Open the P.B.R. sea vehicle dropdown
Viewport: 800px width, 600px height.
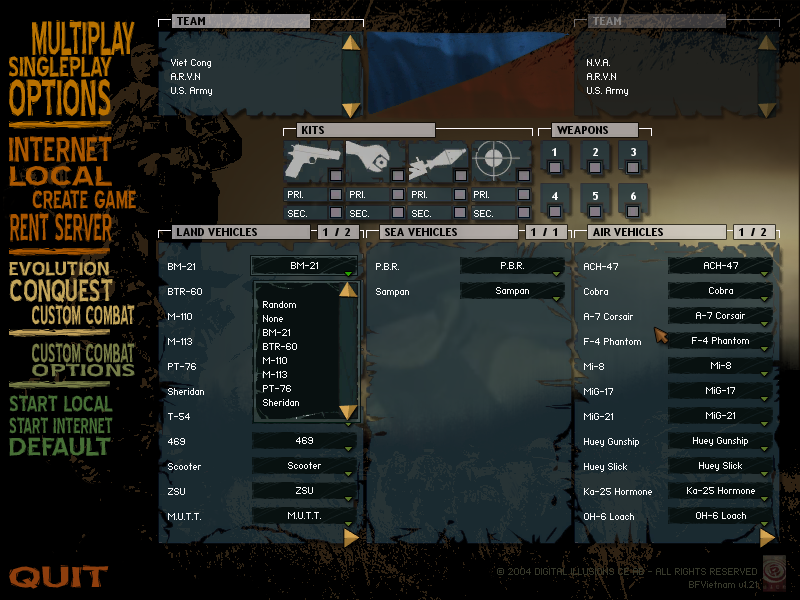click(512, 267)
